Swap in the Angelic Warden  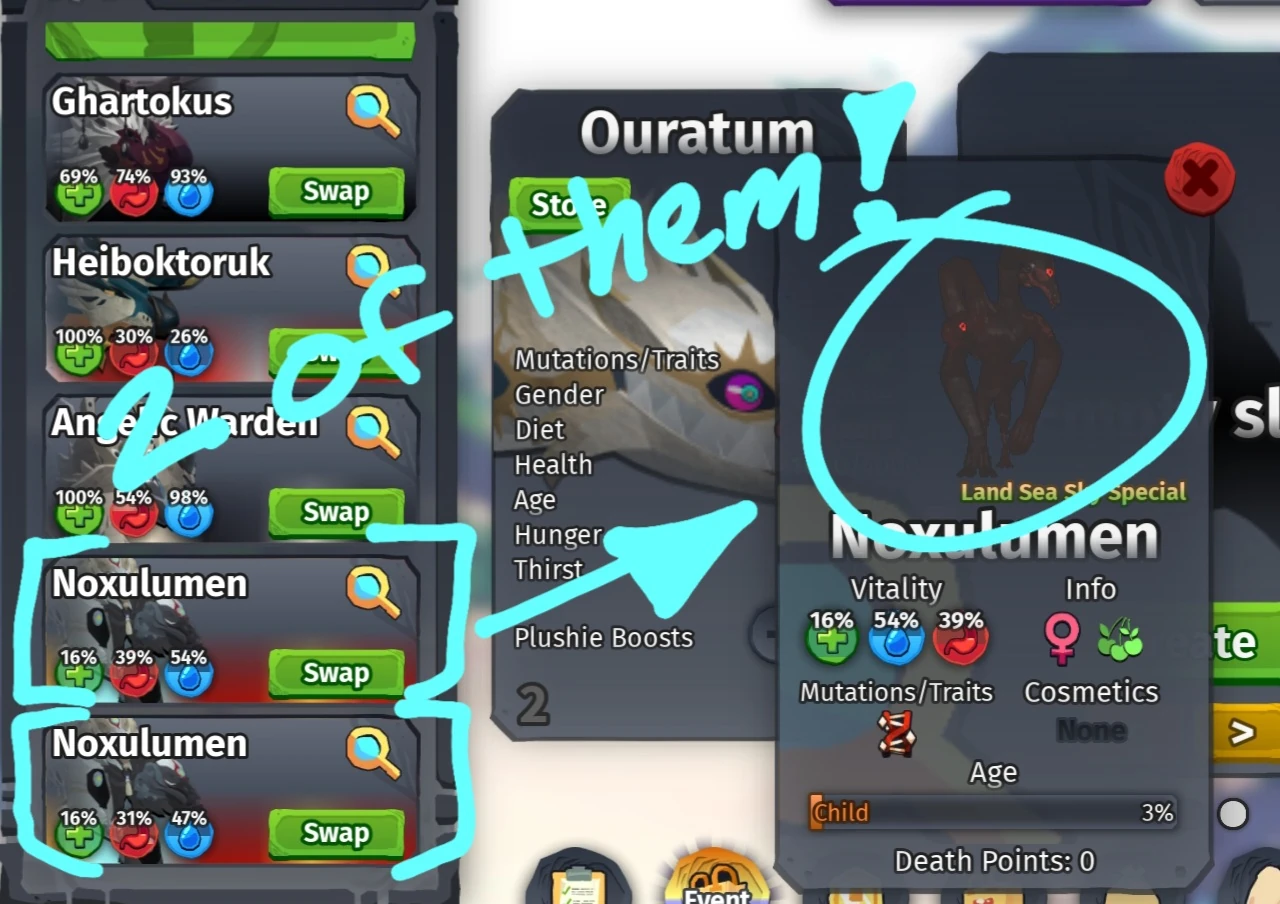click(x=336, y=512)
